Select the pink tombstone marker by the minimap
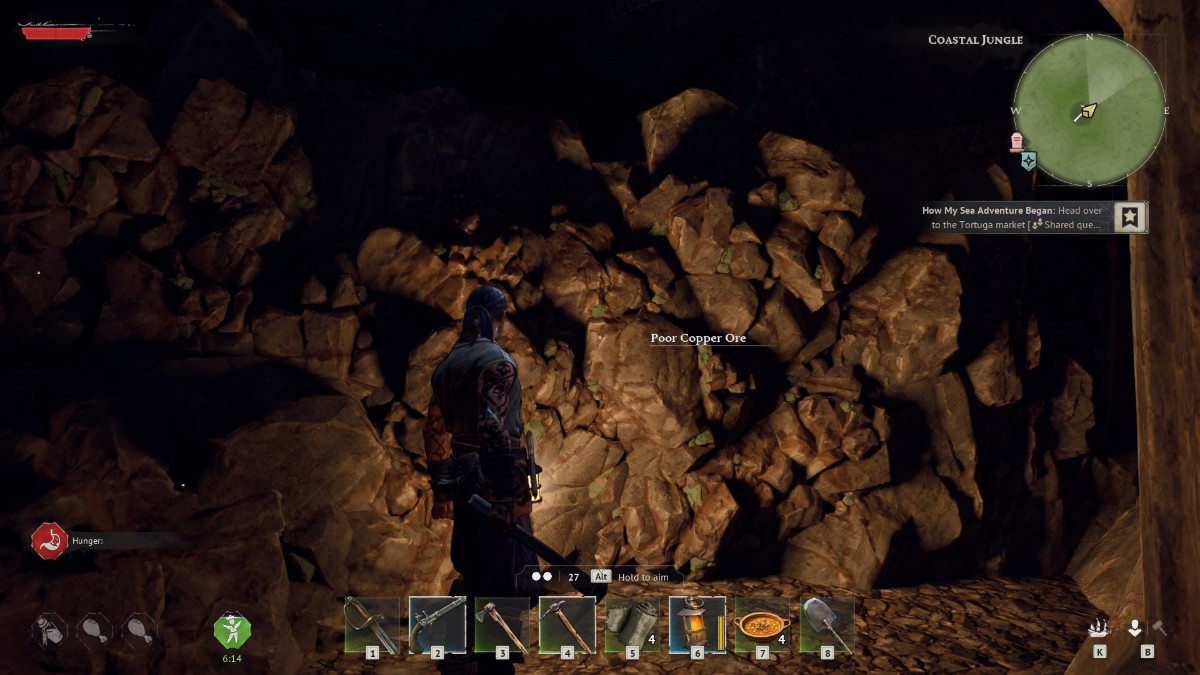The image size is (1200, 675). click(1018, 141)
